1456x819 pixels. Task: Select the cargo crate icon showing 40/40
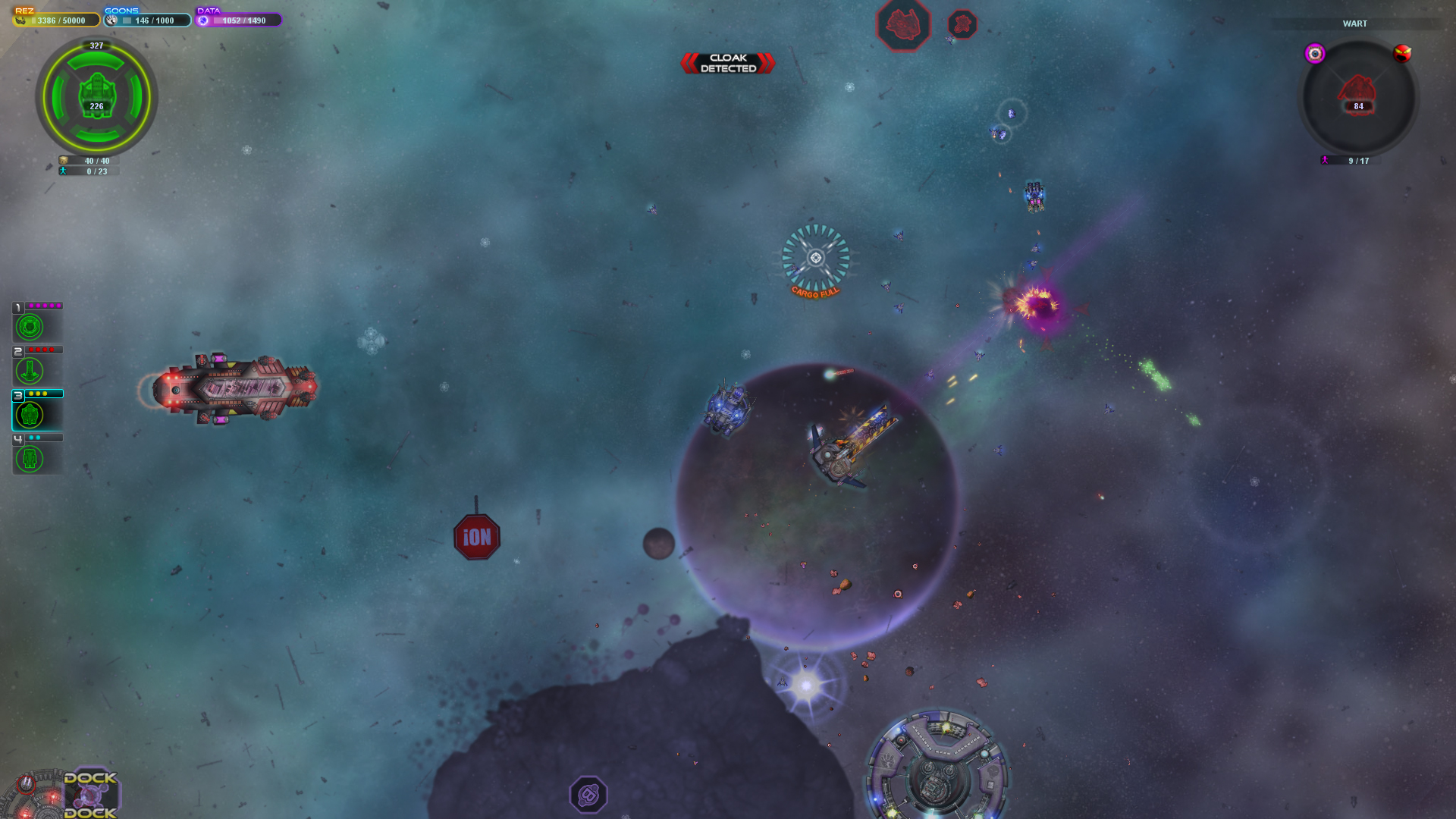point(62,161)
